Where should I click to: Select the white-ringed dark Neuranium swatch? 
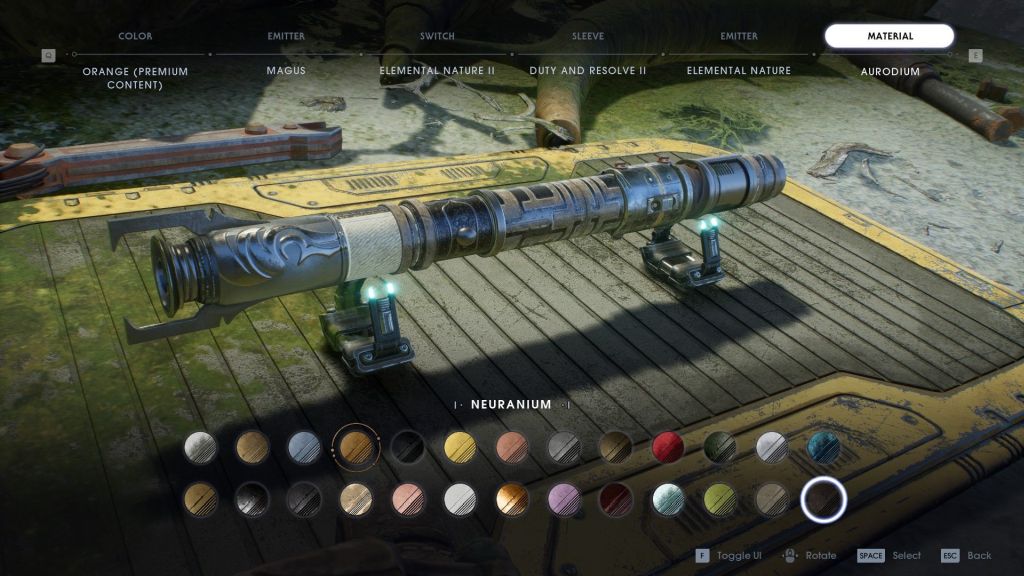coord(823,499)
